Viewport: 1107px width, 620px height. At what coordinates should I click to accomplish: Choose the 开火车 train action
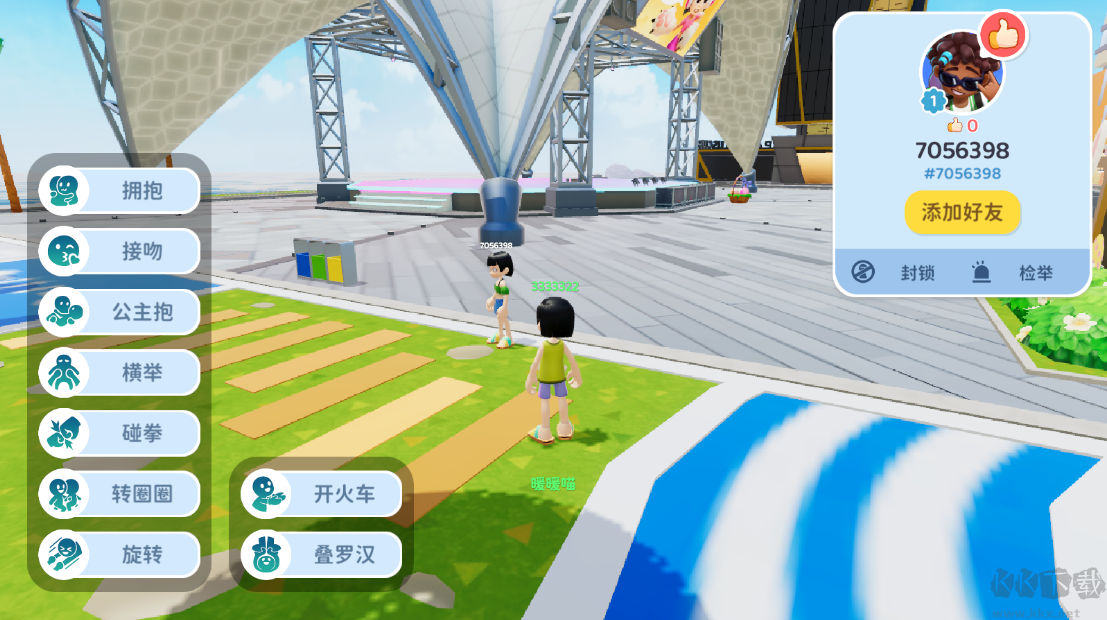[x=322, y=494]
